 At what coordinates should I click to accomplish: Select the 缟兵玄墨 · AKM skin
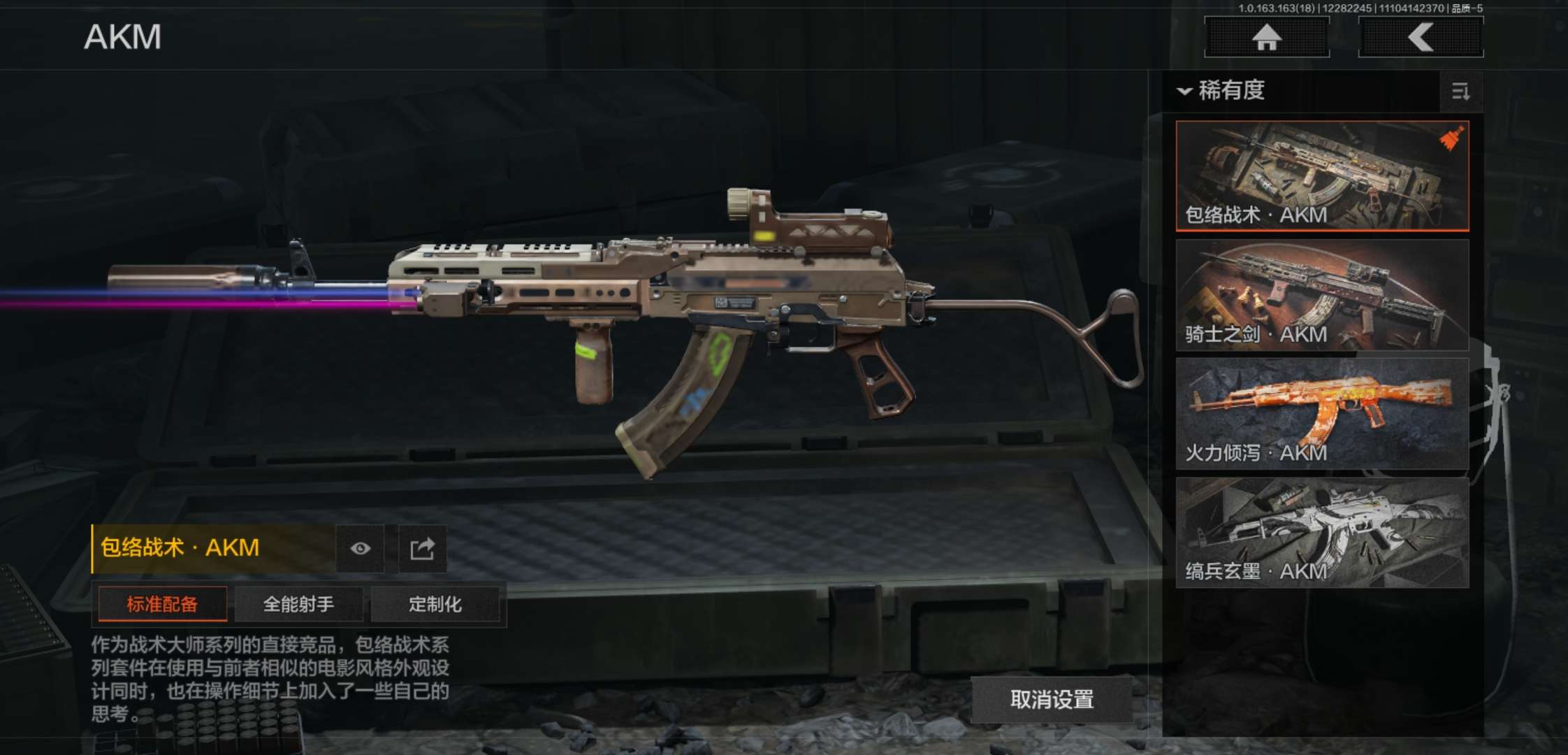(1322, 532)
